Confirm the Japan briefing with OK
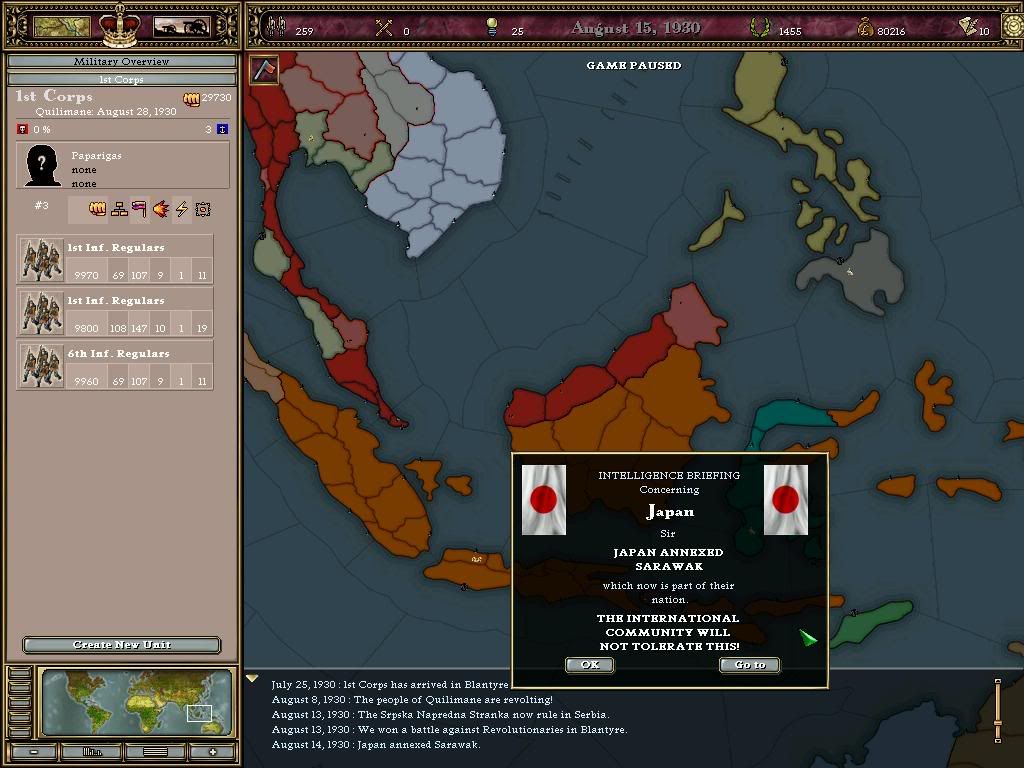The width and height of the screenshot is (1024, 768). click(x=589, y=665)
